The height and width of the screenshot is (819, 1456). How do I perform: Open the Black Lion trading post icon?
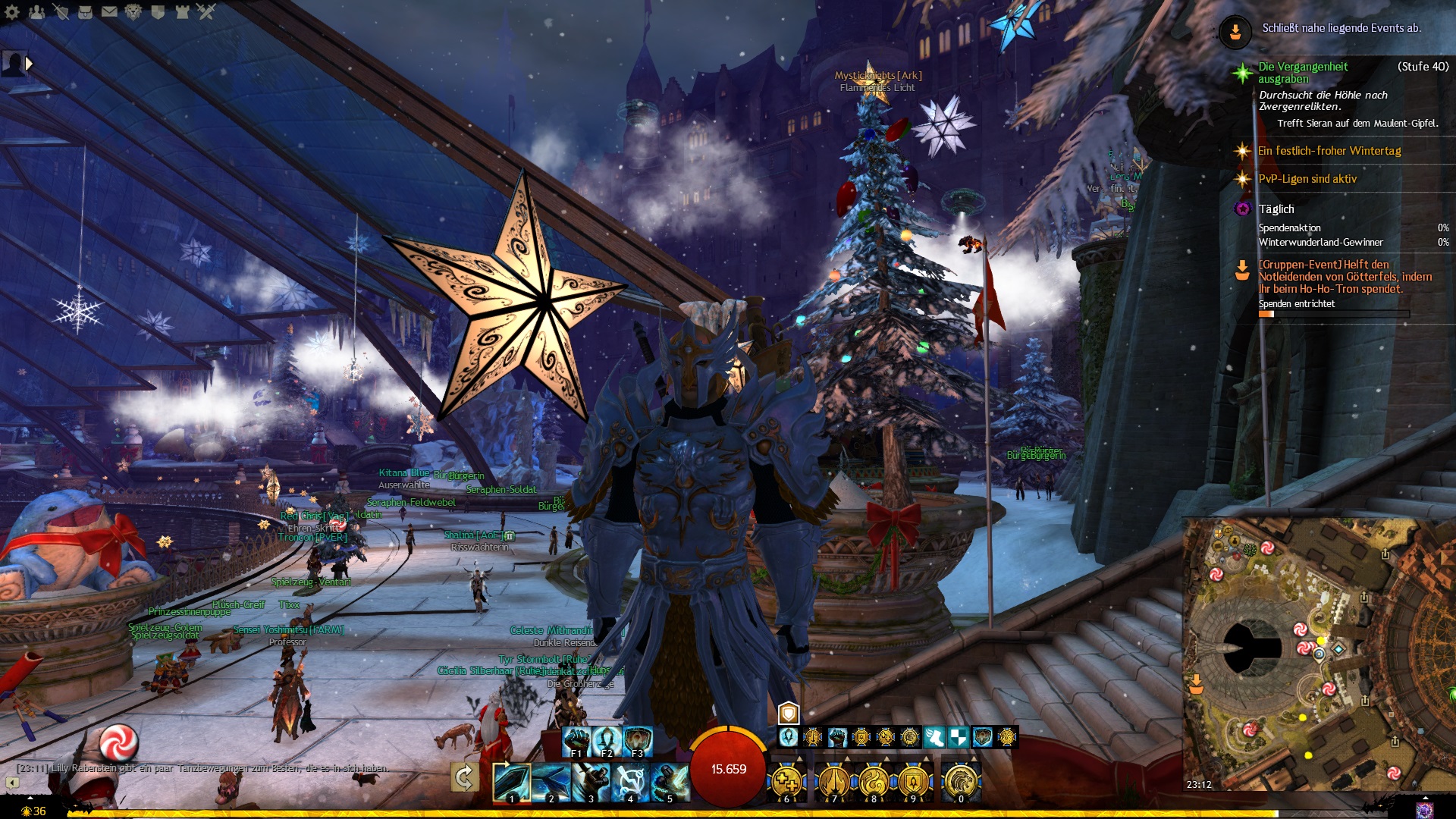click(x=133, y=11)
